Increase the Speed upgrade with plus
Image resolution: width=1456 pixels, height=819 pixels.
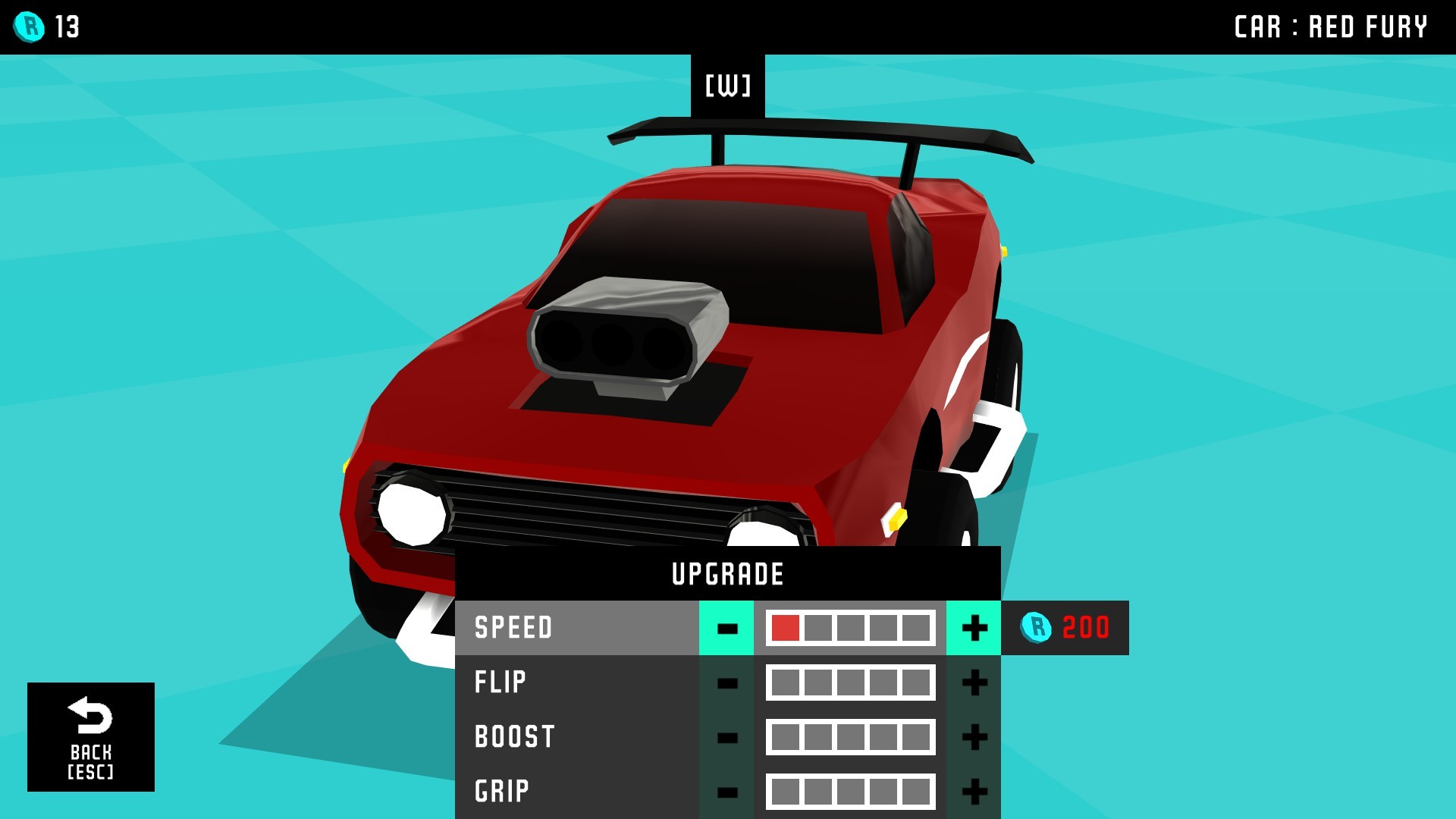[974, 628]
